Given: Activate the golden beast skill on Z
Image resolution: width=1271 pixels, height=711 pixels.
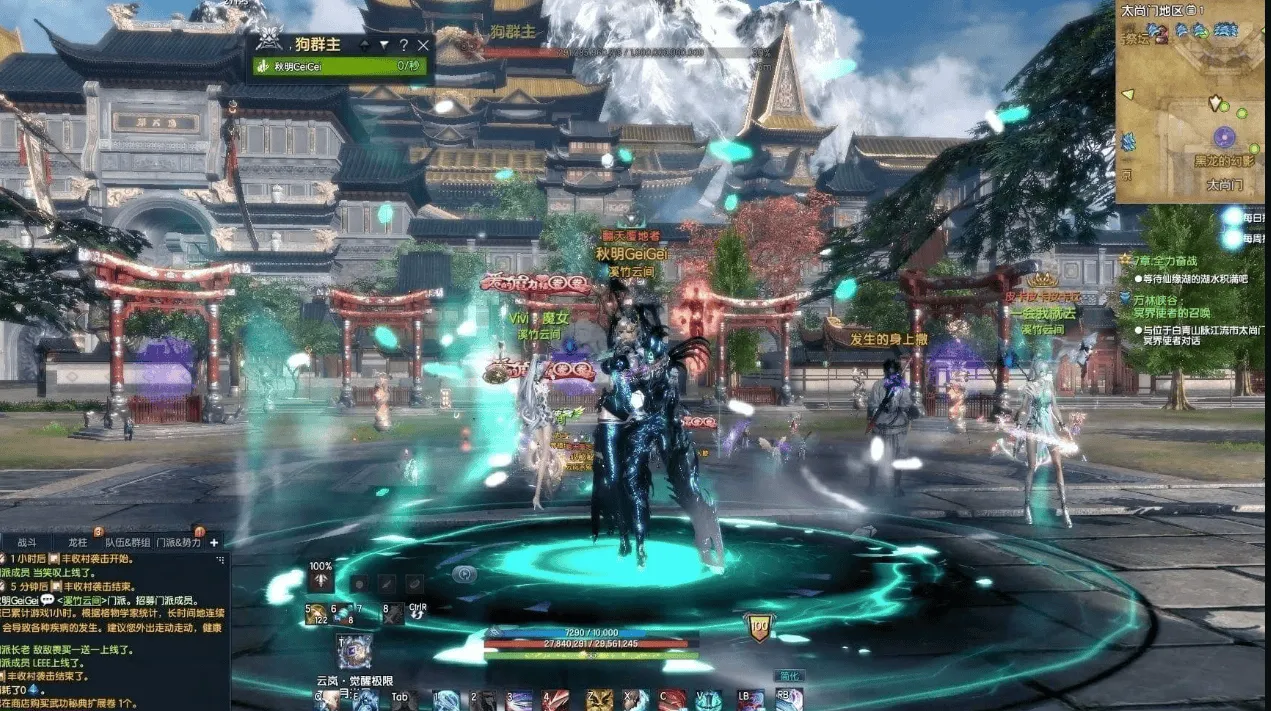Looking at the screenshot, I should 600,700.
